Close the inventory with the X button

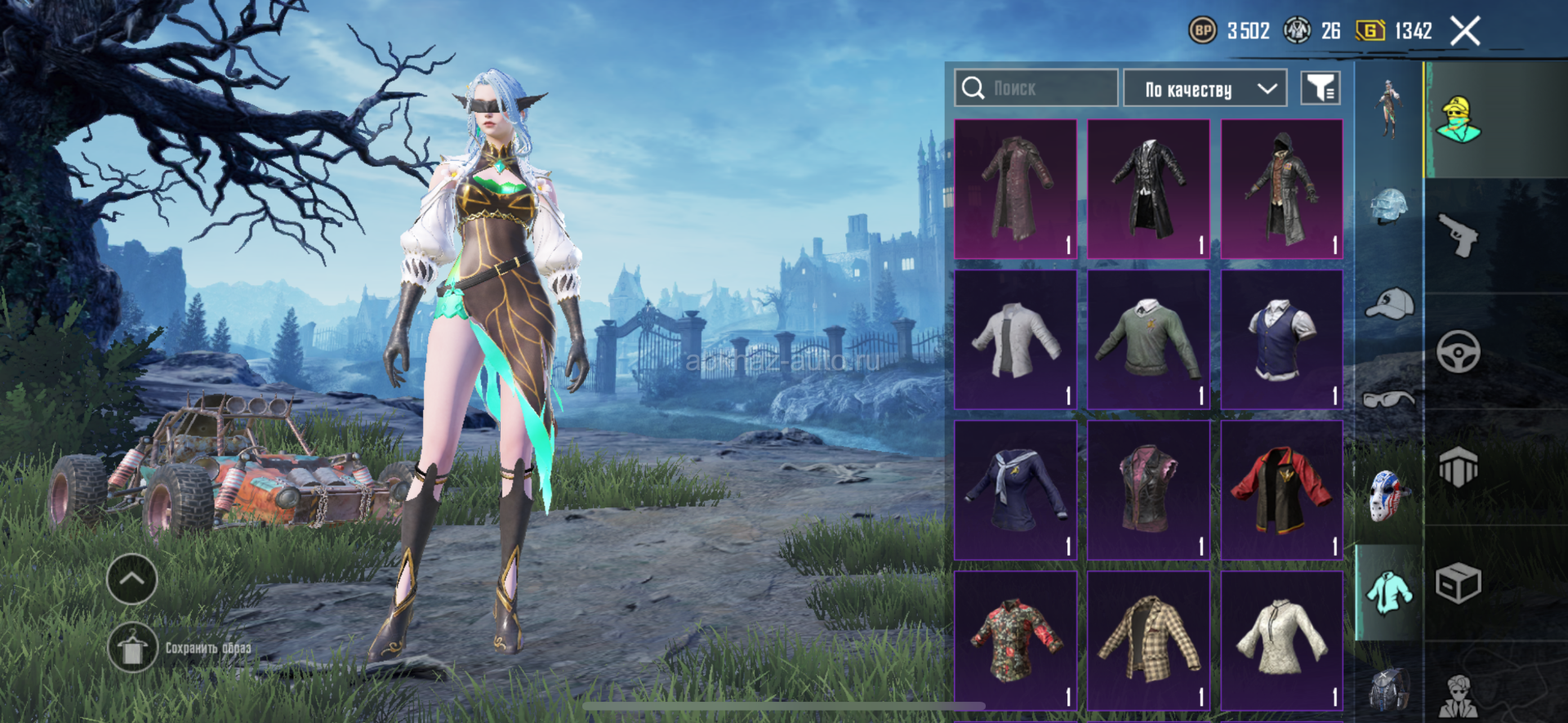pos(1464,32)
